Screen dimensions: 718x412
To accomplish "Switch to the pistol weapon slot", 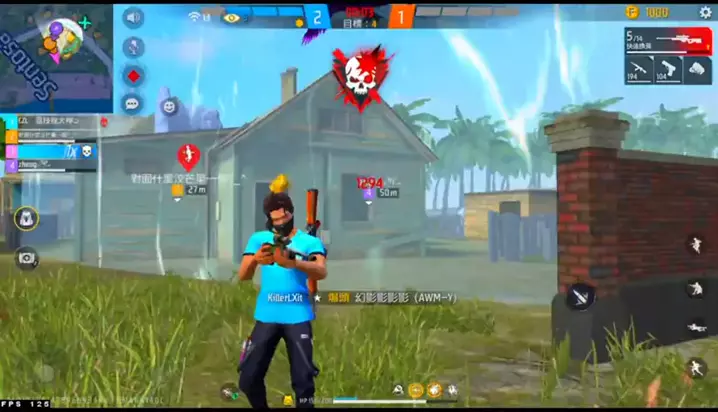I will tap(668, 69).
